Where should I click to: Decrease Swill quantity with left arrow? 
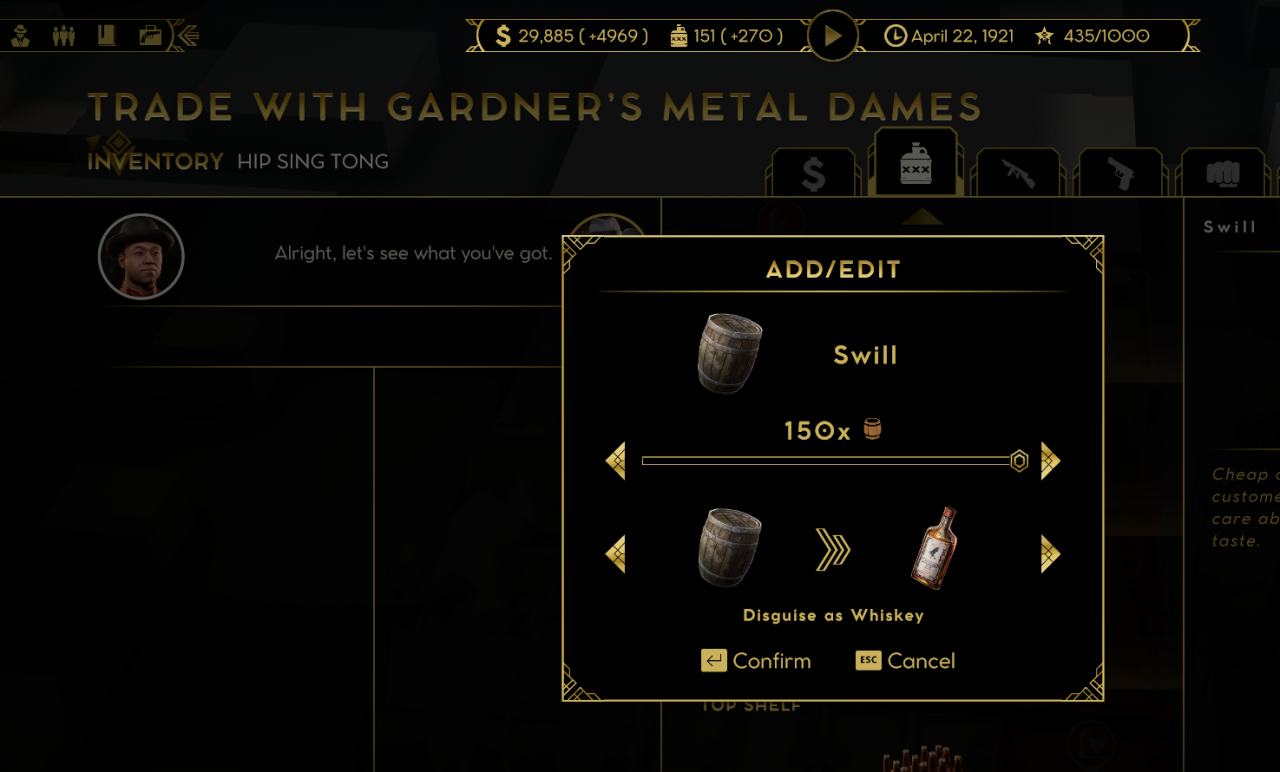point(616,461)
